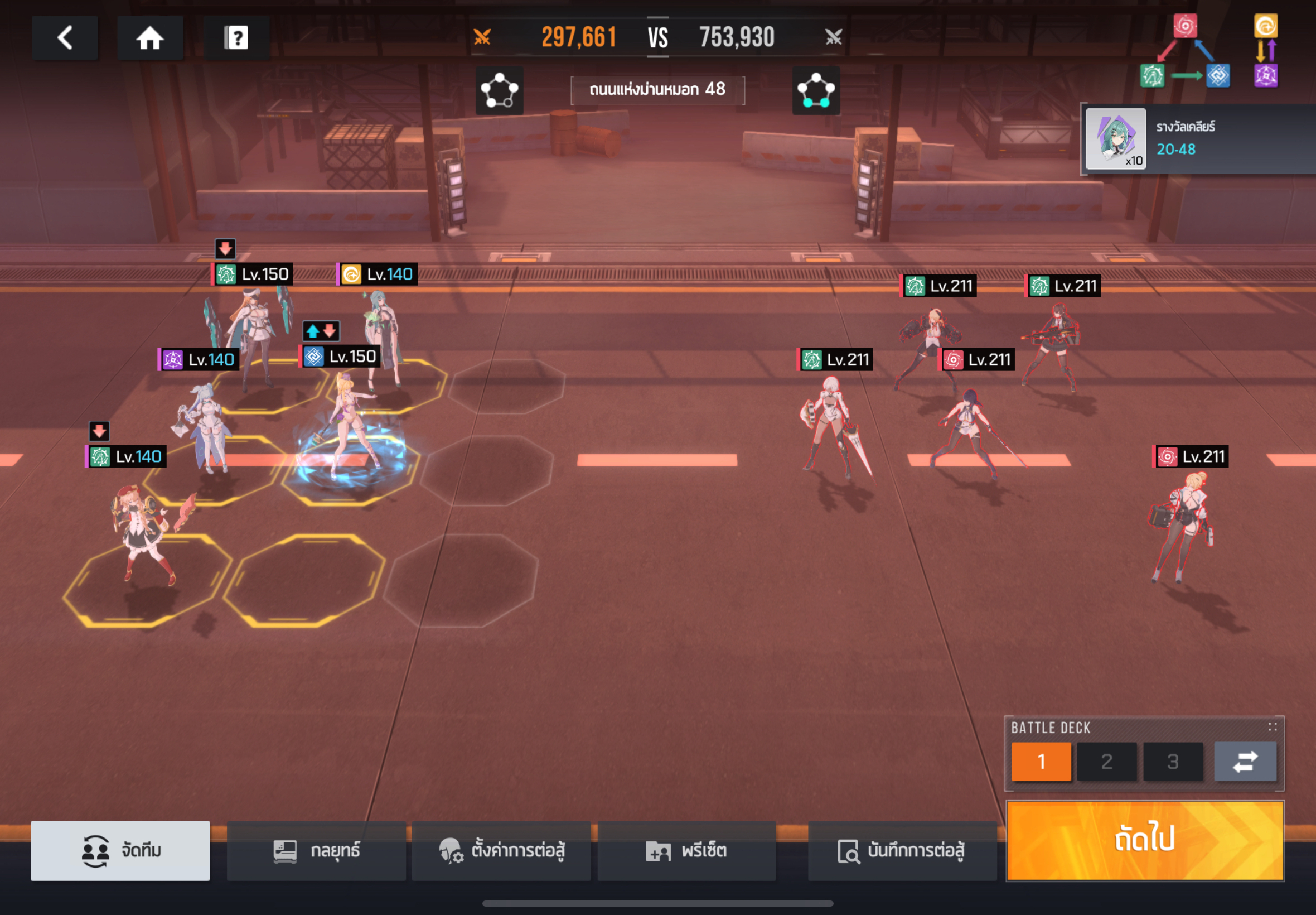Image resolution: width=1316 pixels, height=915 pixels.
Task: View บันทึกการต่อสู้ battle records
Action: click(902, 850)
